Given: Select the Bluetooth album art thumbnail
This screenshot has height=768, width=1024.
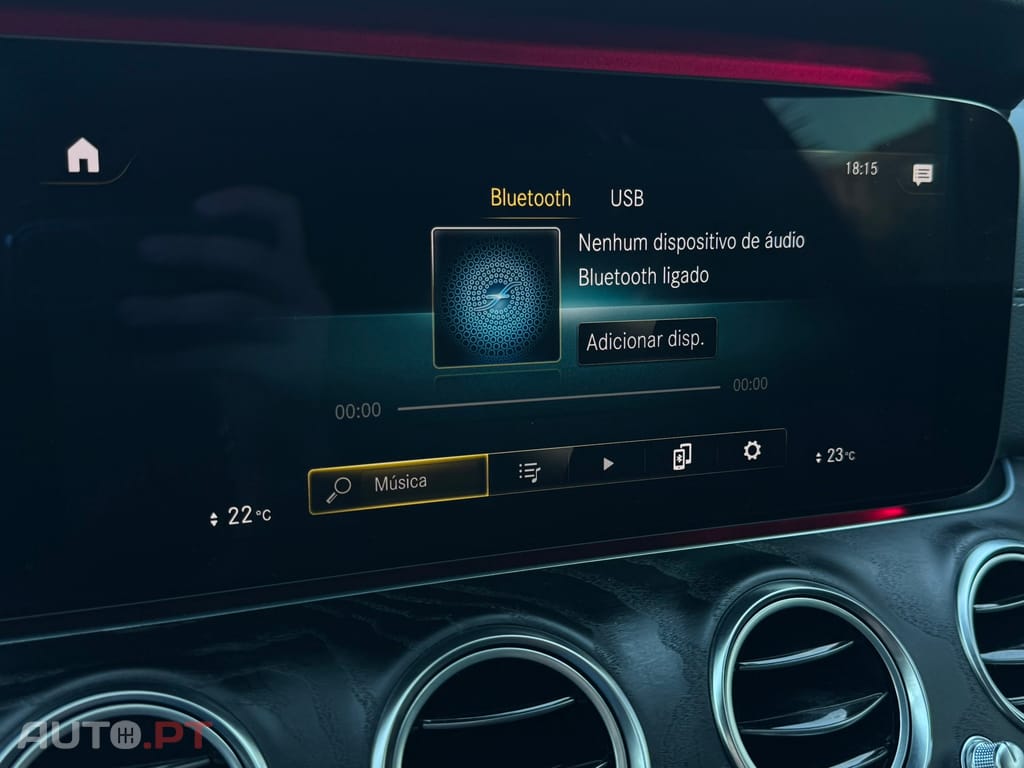Looking at the screenshot, I should point(496,297).
